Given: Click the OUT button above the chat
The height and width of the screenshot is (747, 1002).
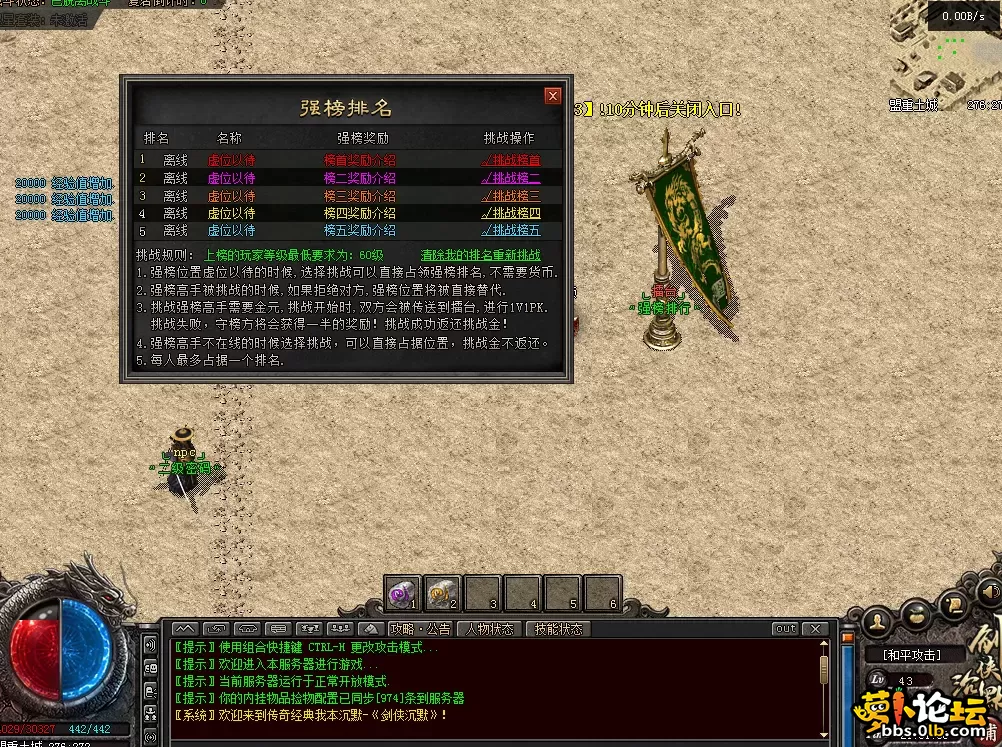Looking at the screenshot, I should click(x=785, y=629).
